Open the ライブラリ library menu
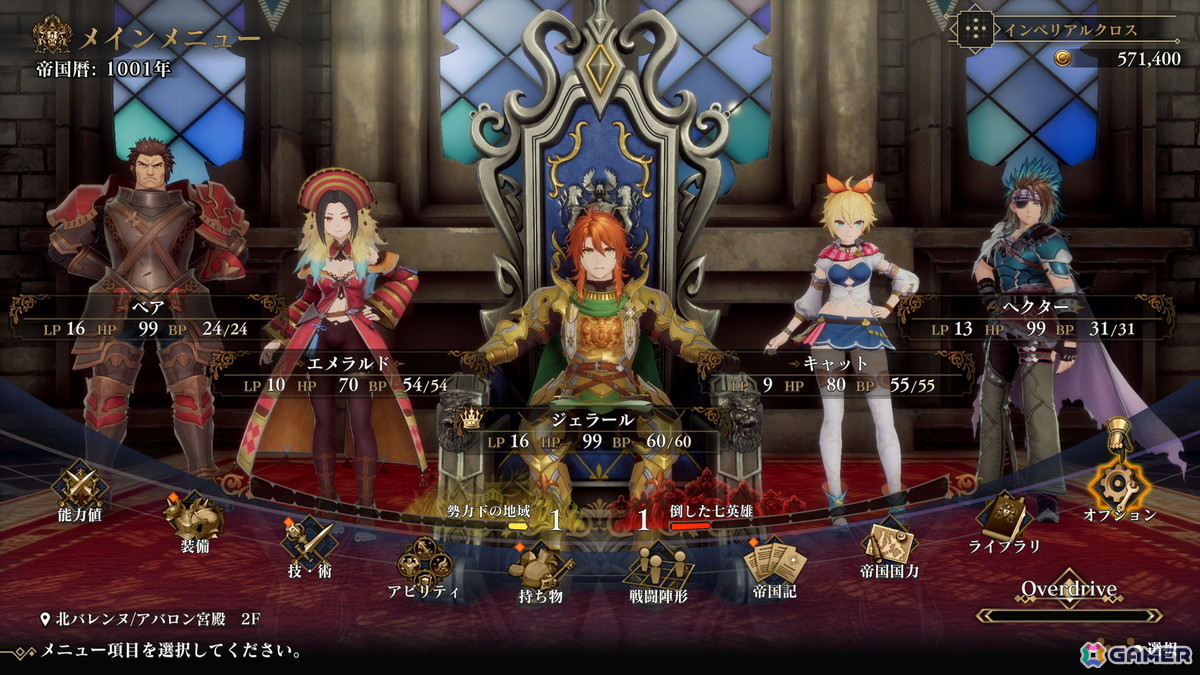Screen dimensions: 1200x675 point(1004,518)
